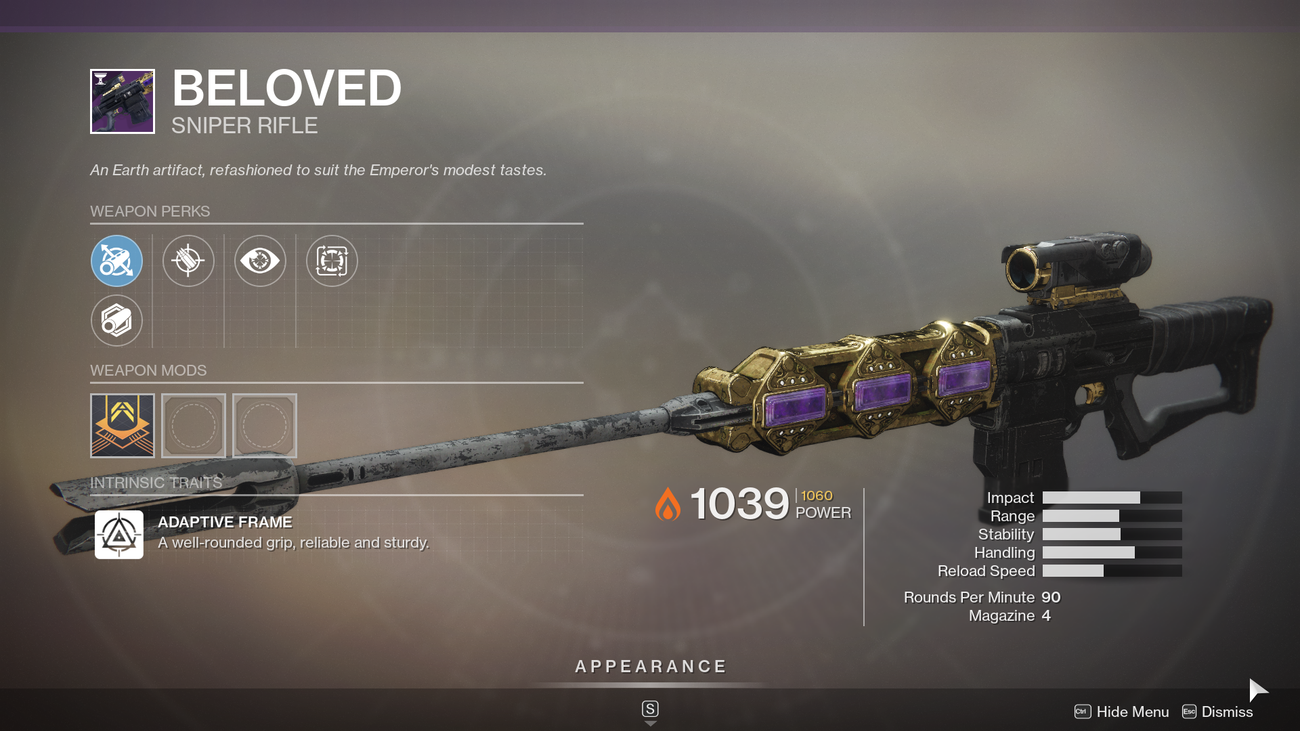The image size is (1300, 731).
Task: Click the Dismiss button
Action: [x=1228, y=711]
